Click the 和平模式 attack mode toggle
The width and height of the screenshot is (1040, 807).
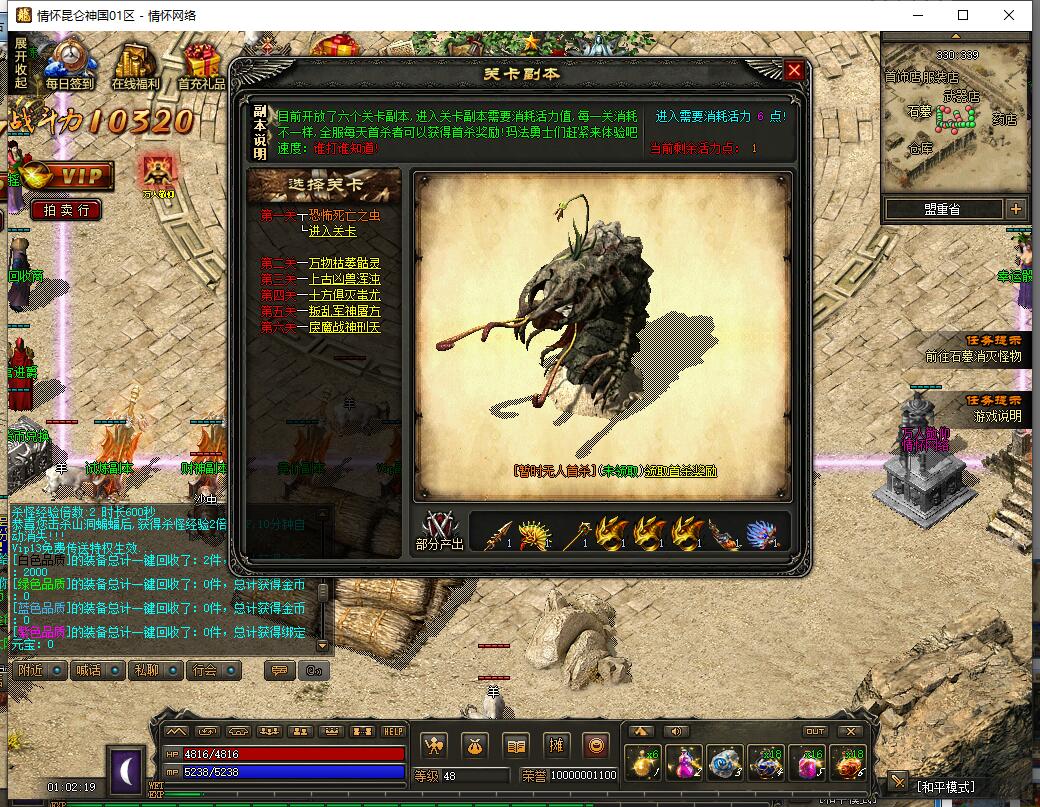[x=945, y=787]
